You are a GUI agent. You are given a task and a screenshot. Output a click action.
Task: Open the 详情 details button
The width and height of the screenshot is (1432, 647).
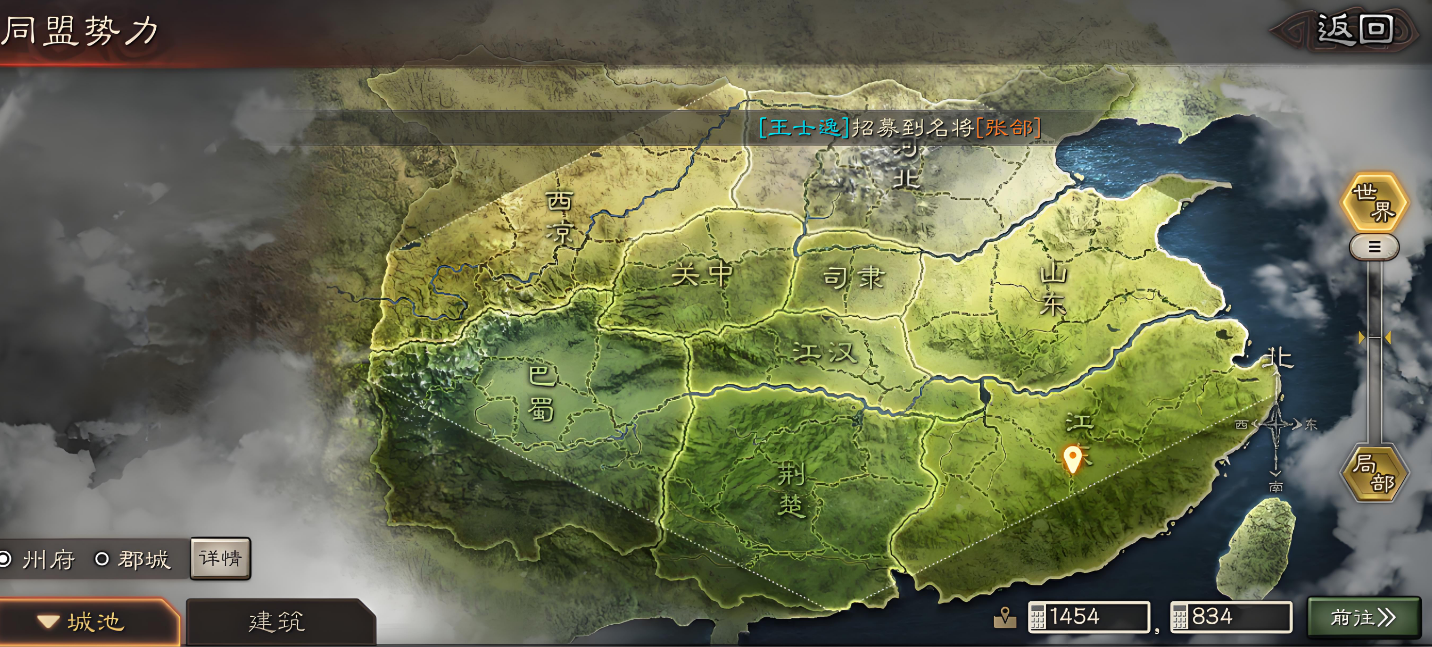point(220,559)
